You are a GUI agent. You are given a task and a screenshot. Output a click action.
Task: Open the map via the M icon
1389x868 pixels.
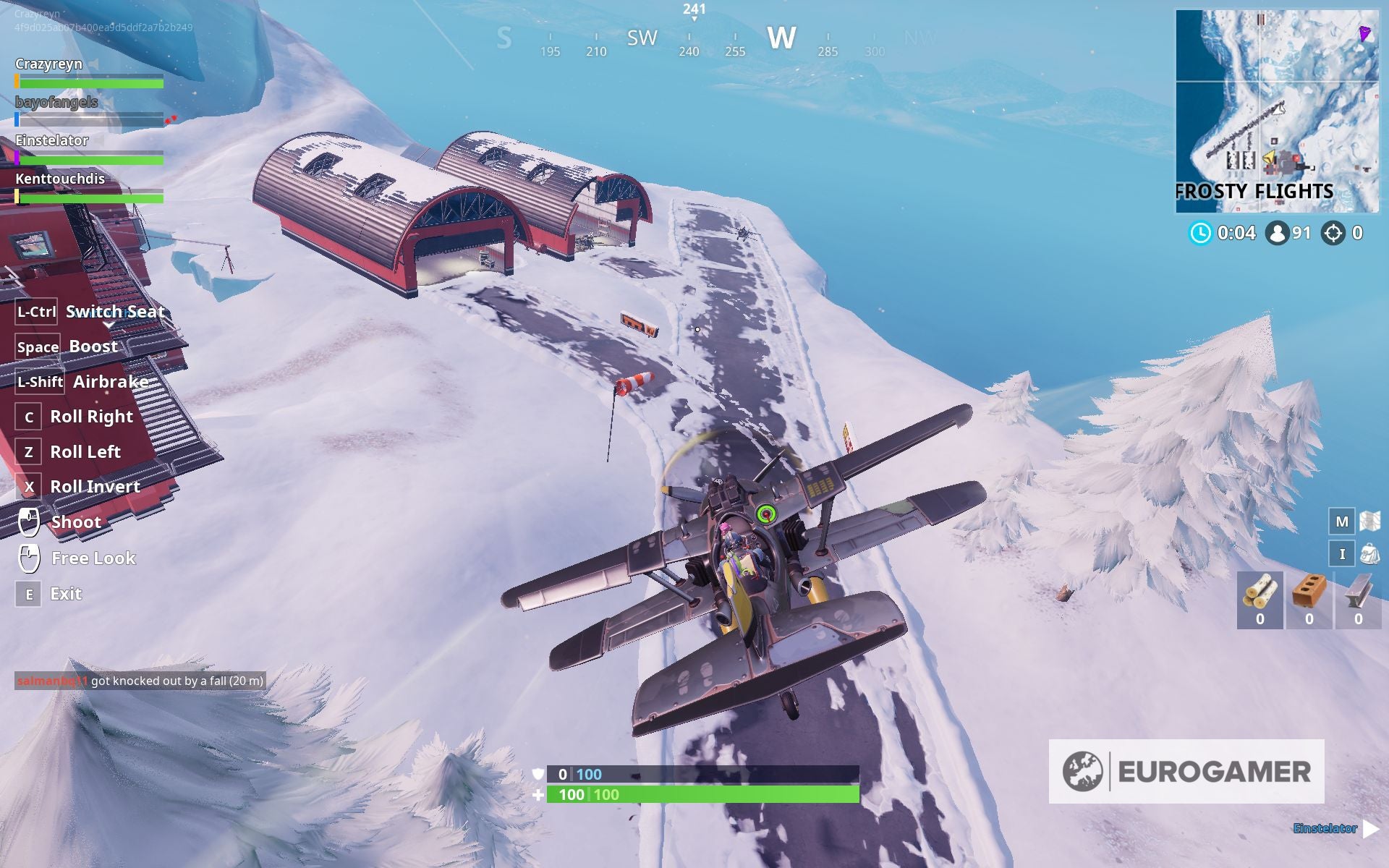pyautogui.click(x=1342, y=520)
